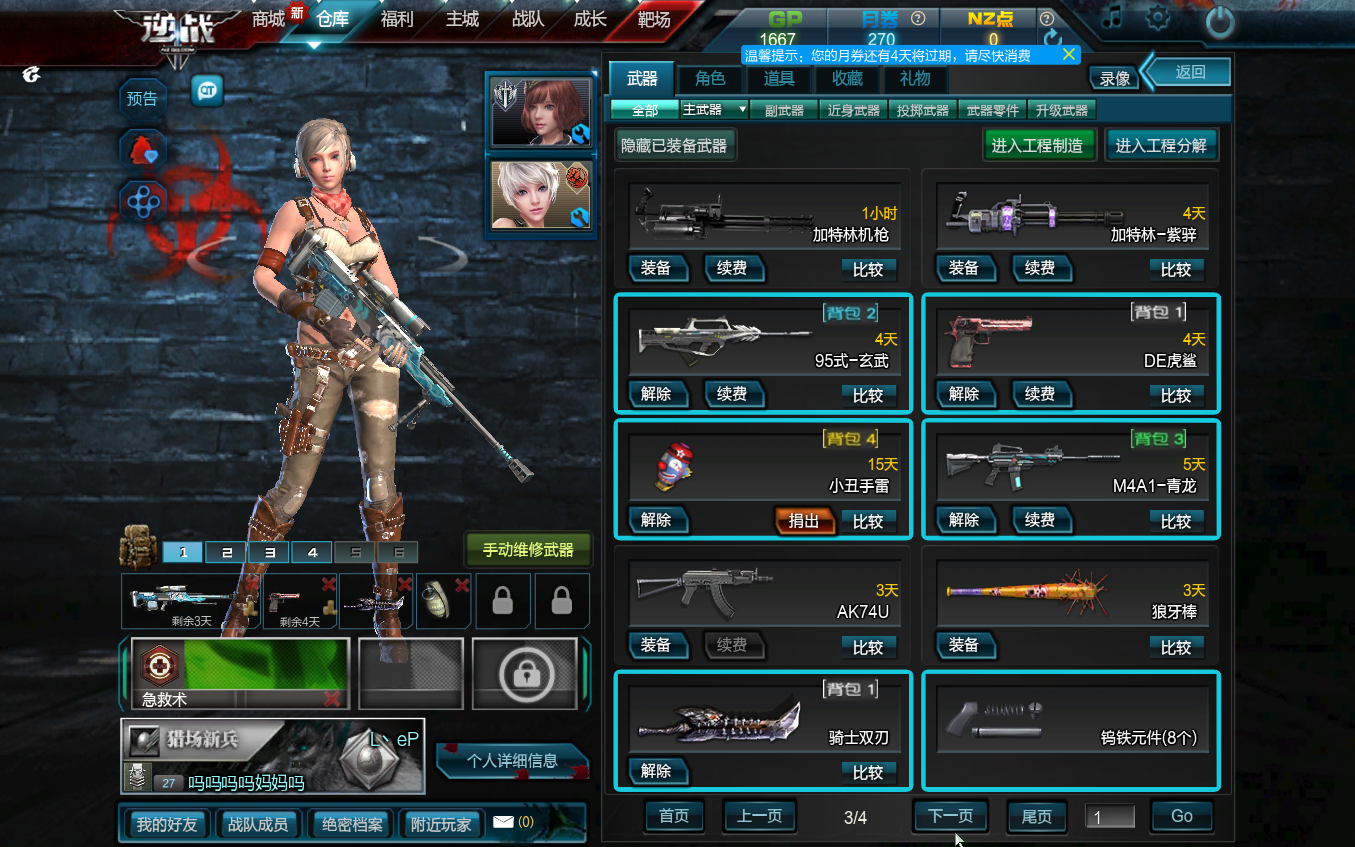Close the voucher expiry tip banner

pyautogui.click(x=1069, y=54)
